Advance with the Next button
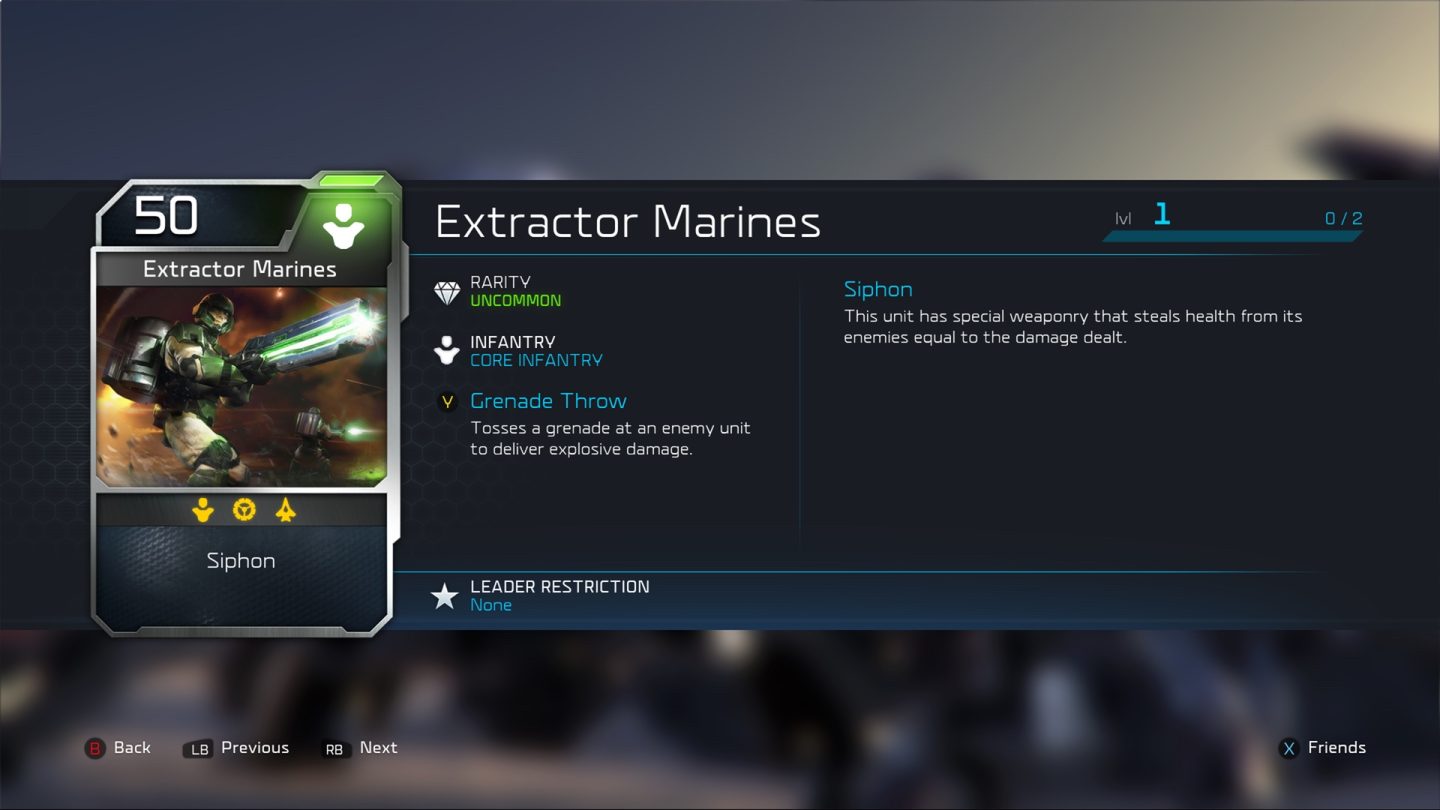The height and width of the screenshot is (810, 1440). pos(378,747)
